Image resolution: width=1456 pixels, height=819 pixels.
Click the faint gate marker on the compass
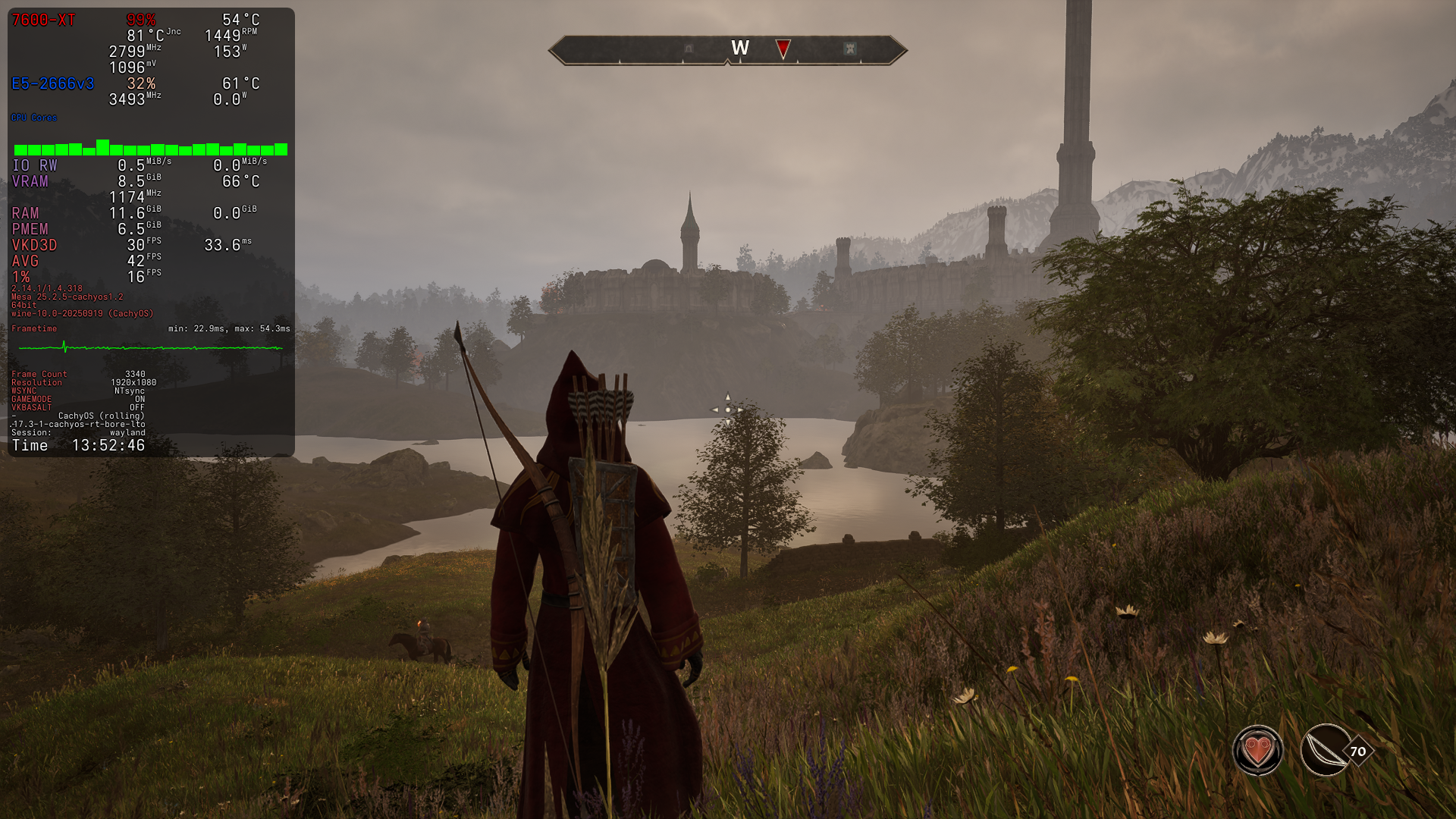[x=689, y=49]
